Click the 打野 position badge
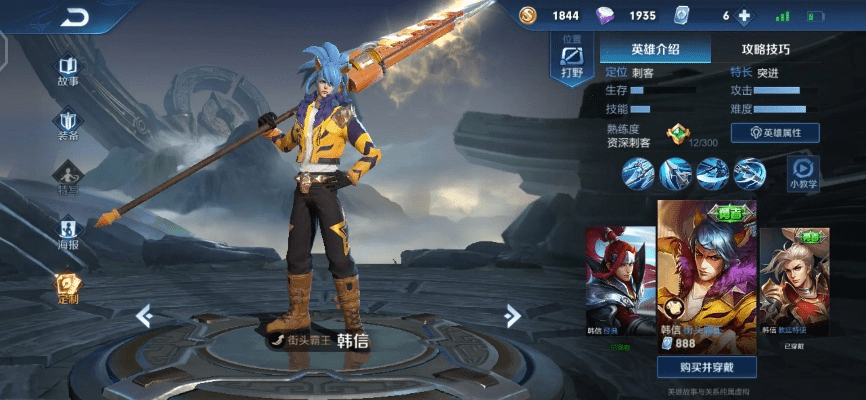Viewport: 866px width, 400px height. (572, 59)
